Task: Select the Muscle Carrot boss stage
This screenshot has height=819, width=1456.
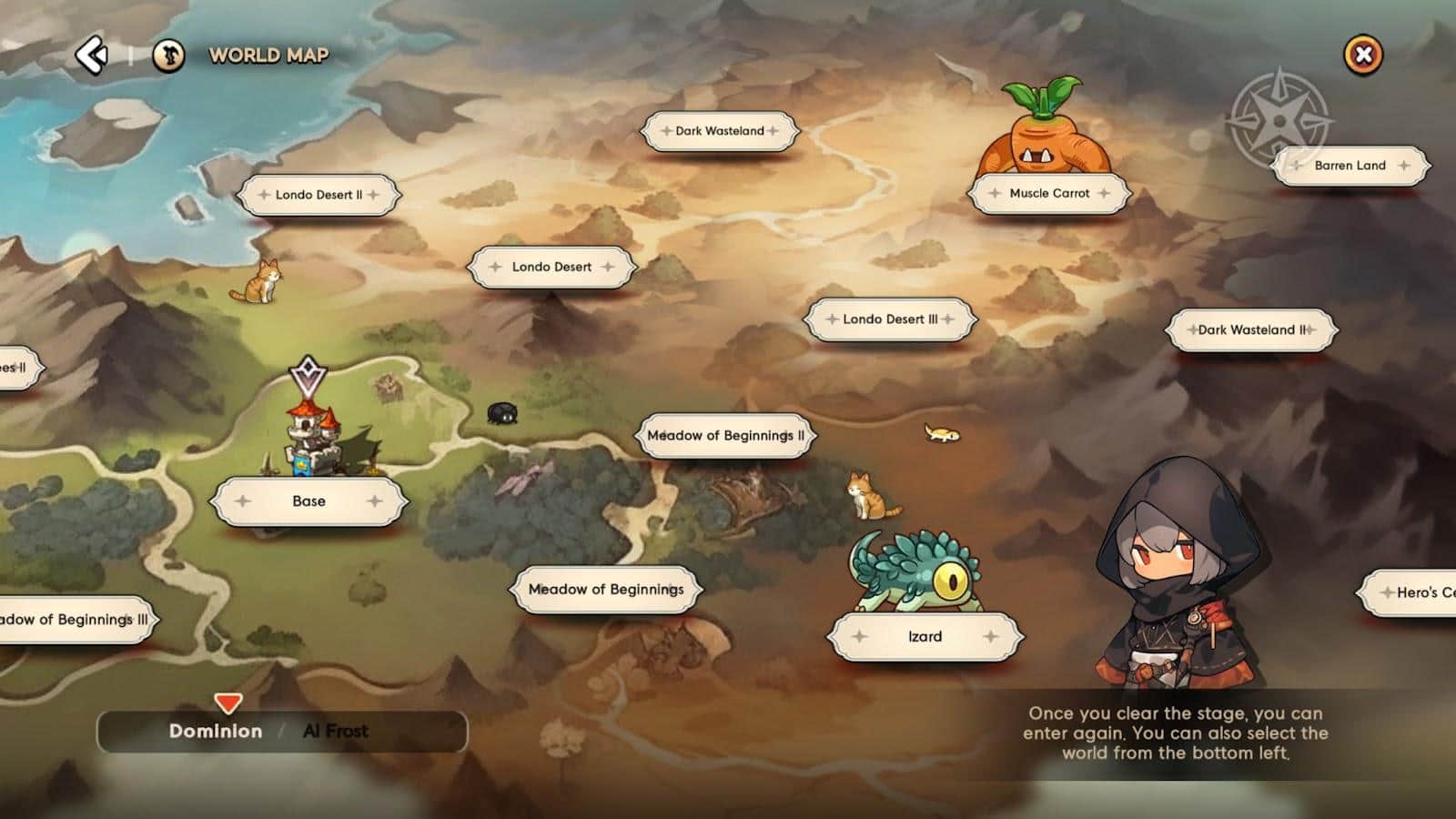Action: tap(1049, 193)
